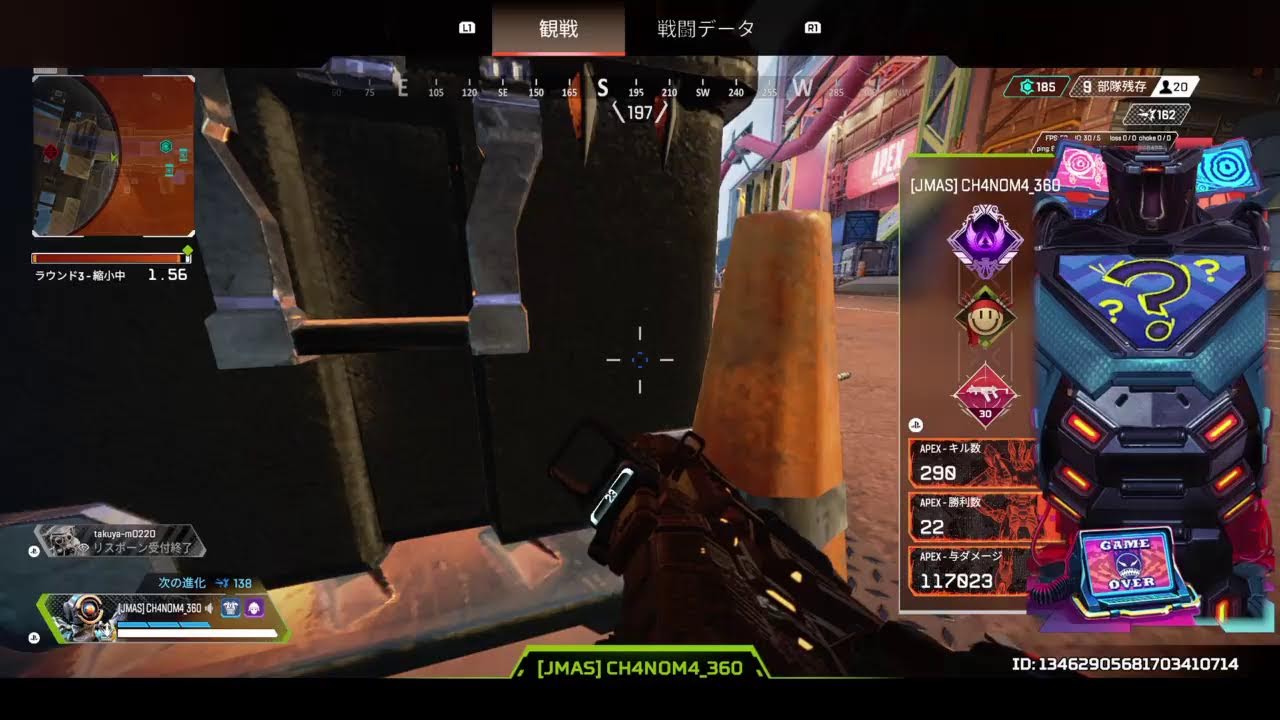Select the CH4NOM4_360 name plate at bottom center
The image size is (1280, 720).
click(640, 667)
